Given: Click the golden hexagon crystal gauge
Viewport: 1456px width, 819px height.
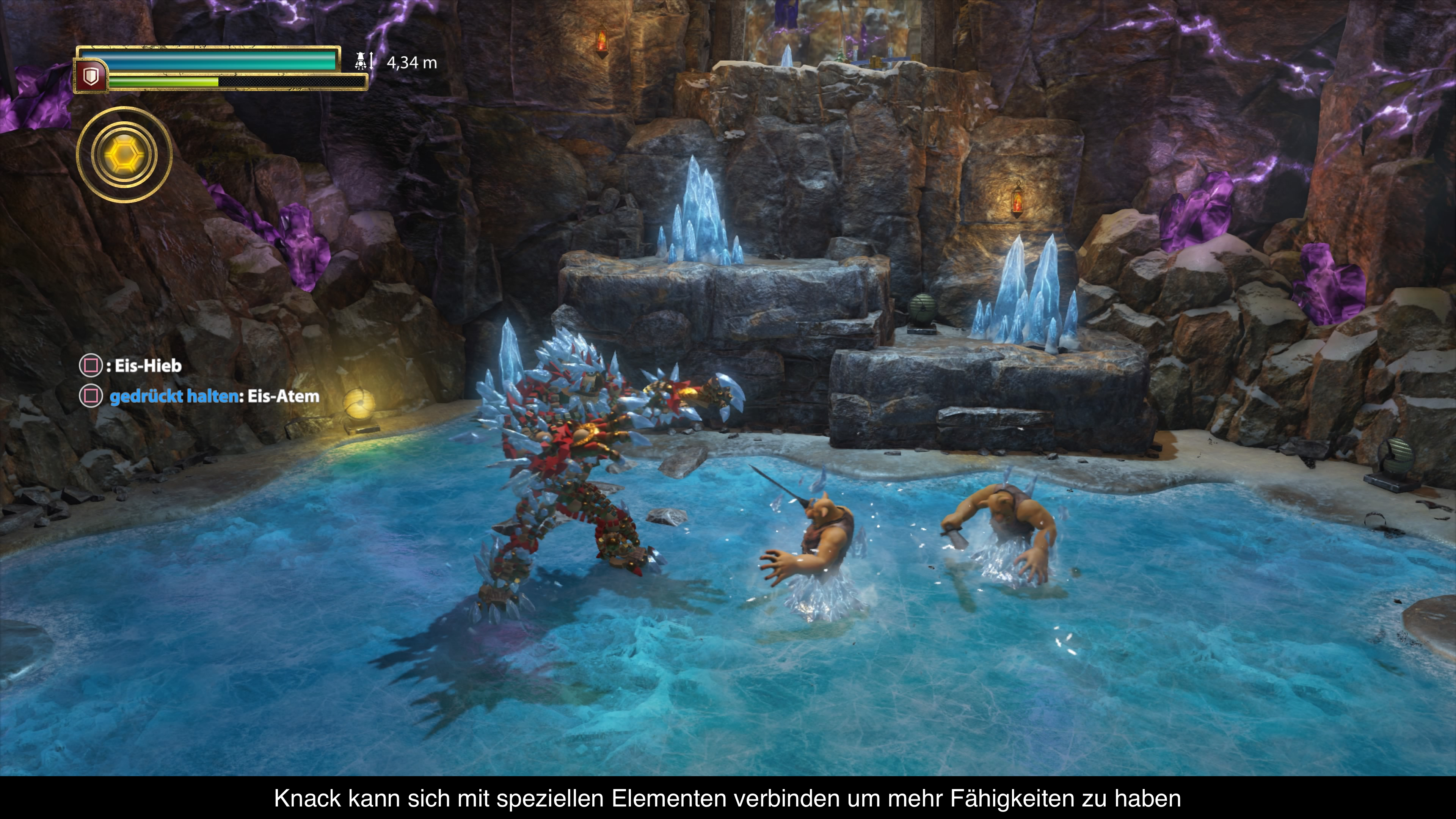Looking at the screenshot, I should click(124, 154).
